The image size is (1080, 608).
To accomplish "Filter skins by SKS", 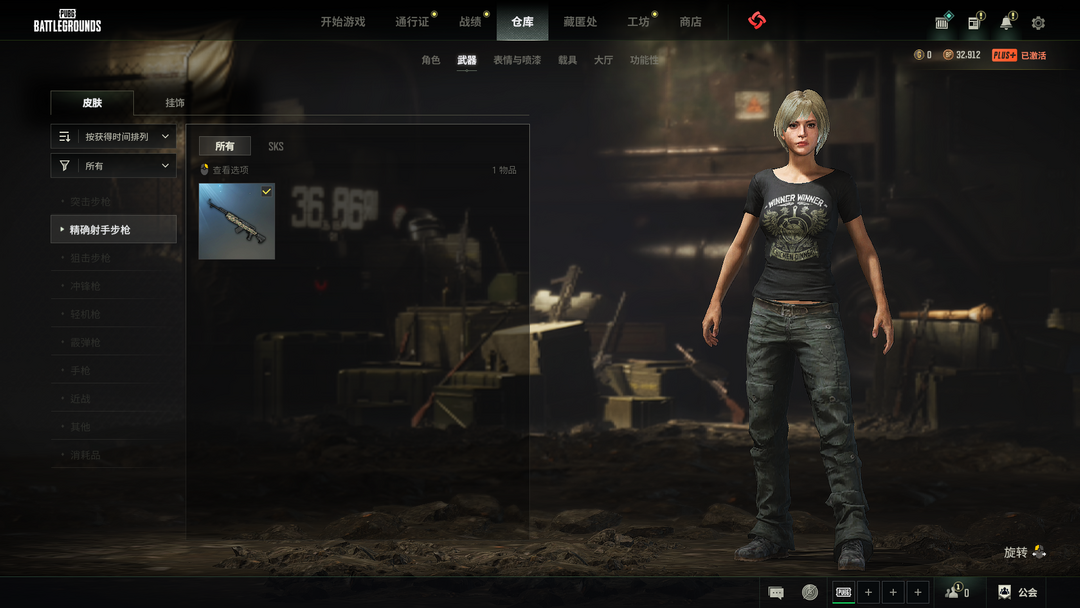I will coord(276,147).
